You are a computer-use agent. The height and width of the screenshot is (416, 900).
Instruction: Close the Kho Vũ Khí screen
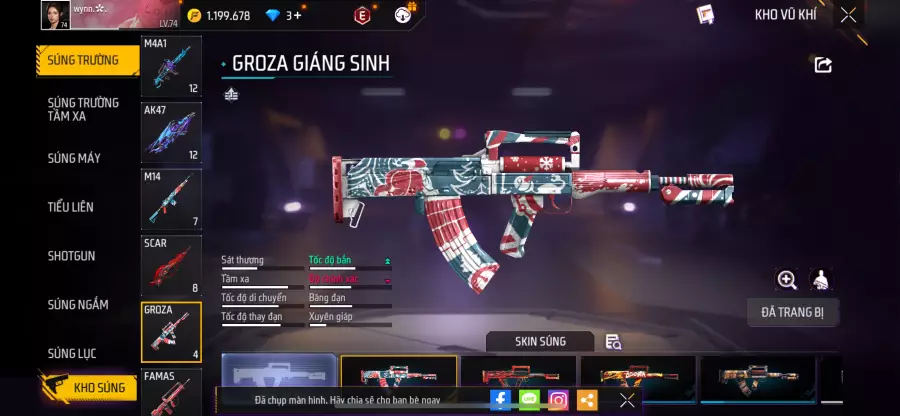848,15
